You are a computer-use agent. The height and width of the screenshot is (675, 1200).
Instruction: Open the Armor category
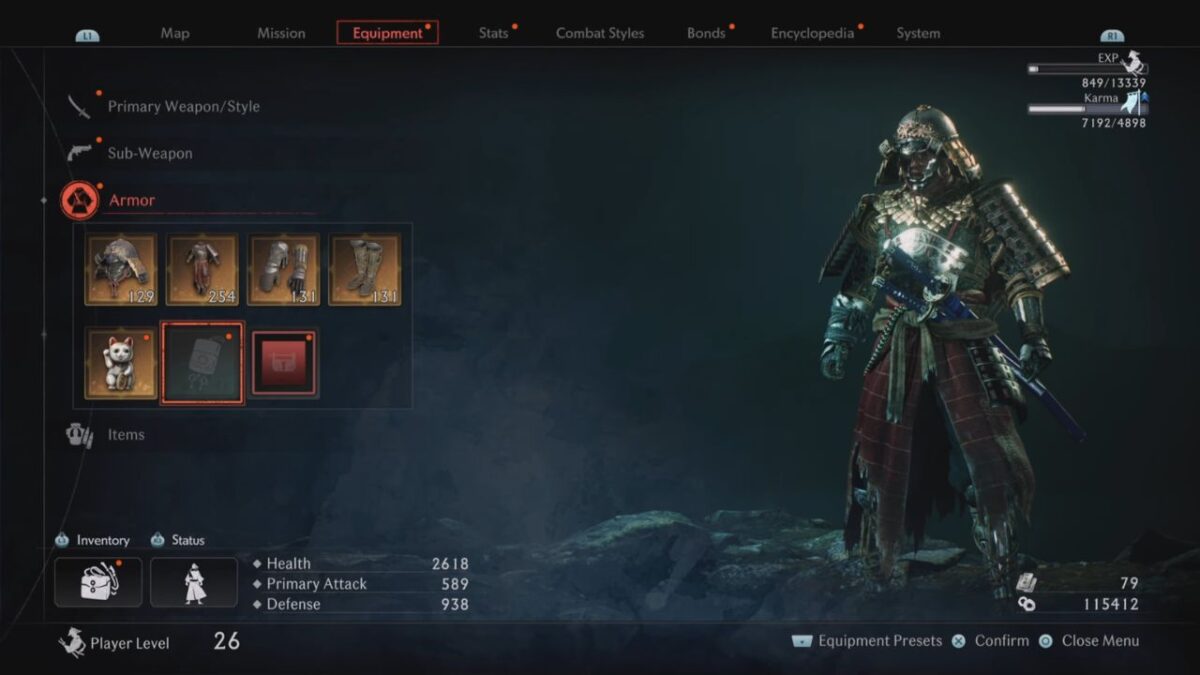coord(132,200)
